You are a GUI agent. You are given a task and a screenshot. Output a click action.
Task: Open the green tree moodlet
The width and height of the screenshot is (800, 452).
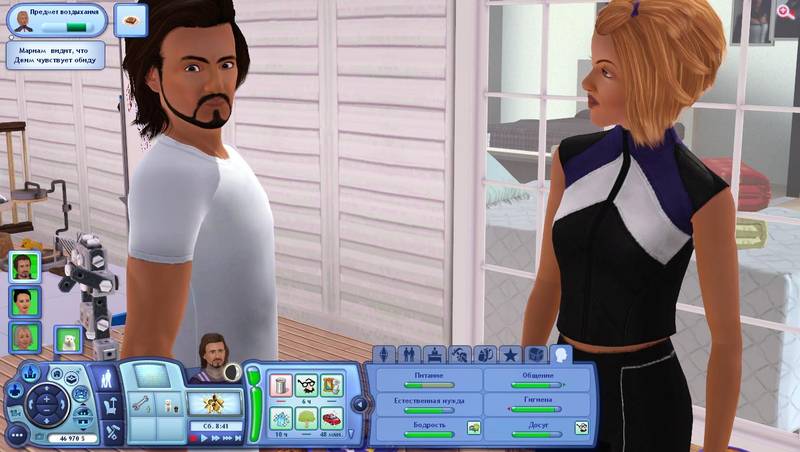coord(306,417)
